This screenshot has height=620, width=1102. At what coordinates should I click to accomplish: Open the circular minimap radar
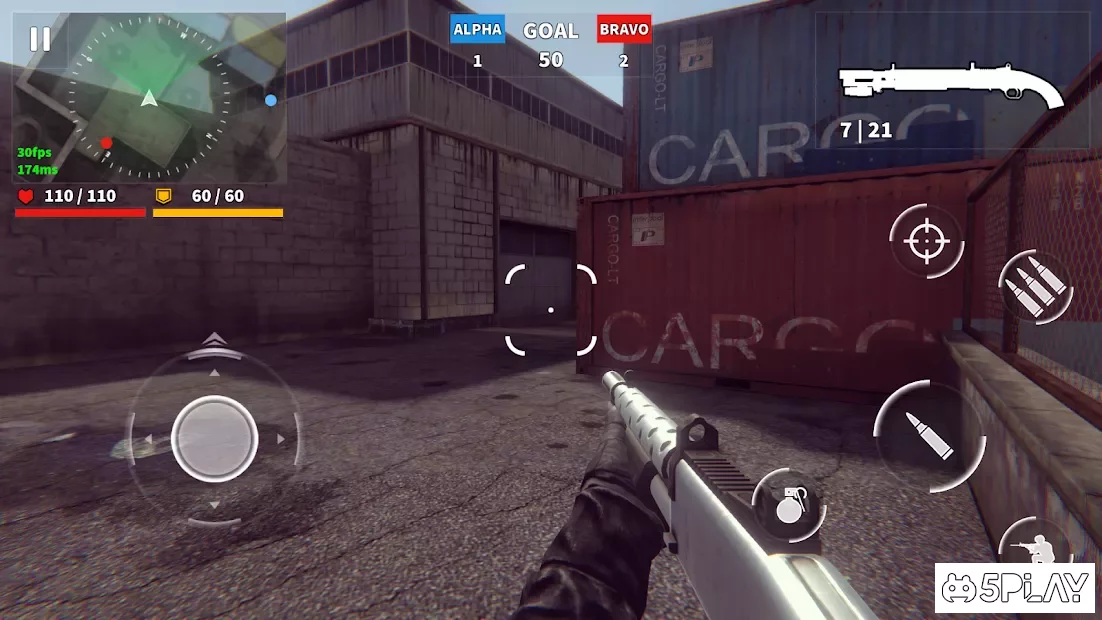[x=150, y=98]
